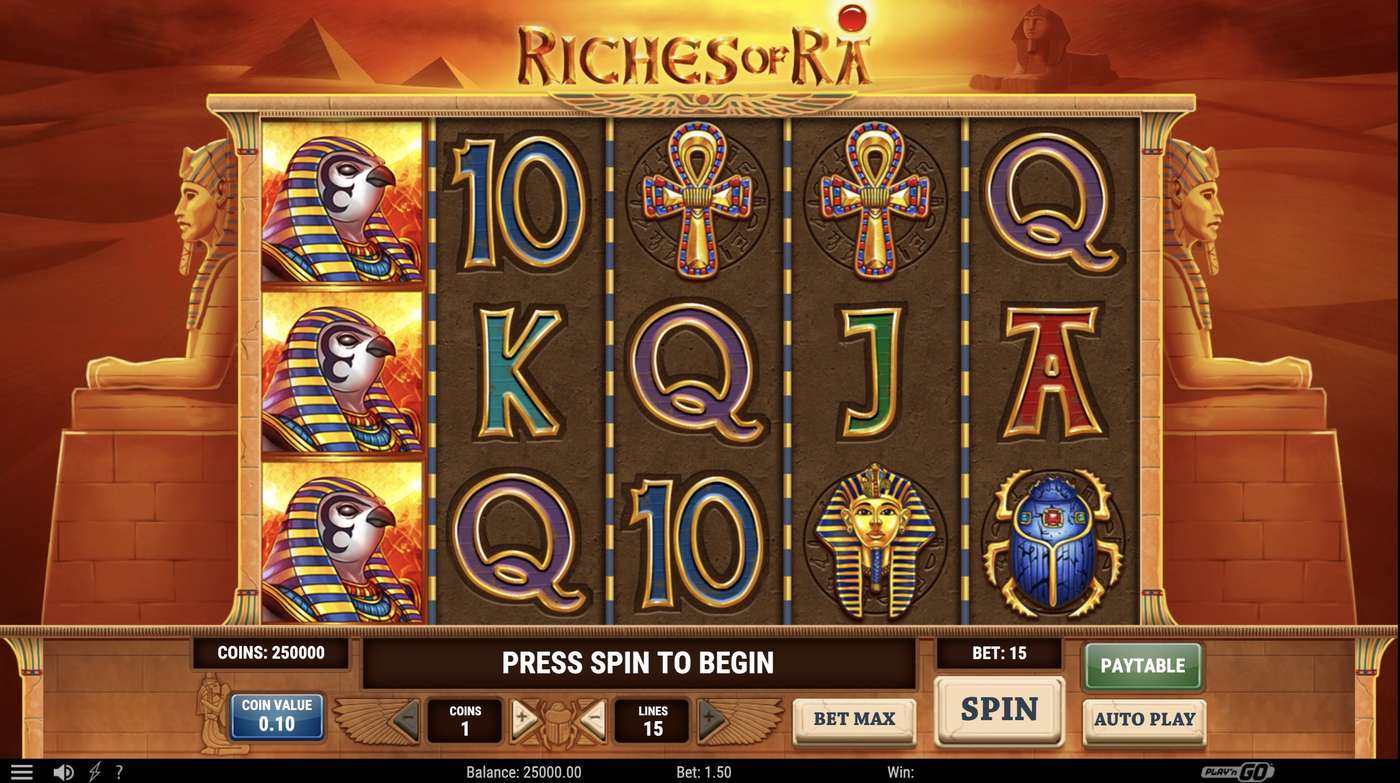Mute the game sound with the speaker icon
The width and height of the screenshot is (1400, 783).
point(62,769)
